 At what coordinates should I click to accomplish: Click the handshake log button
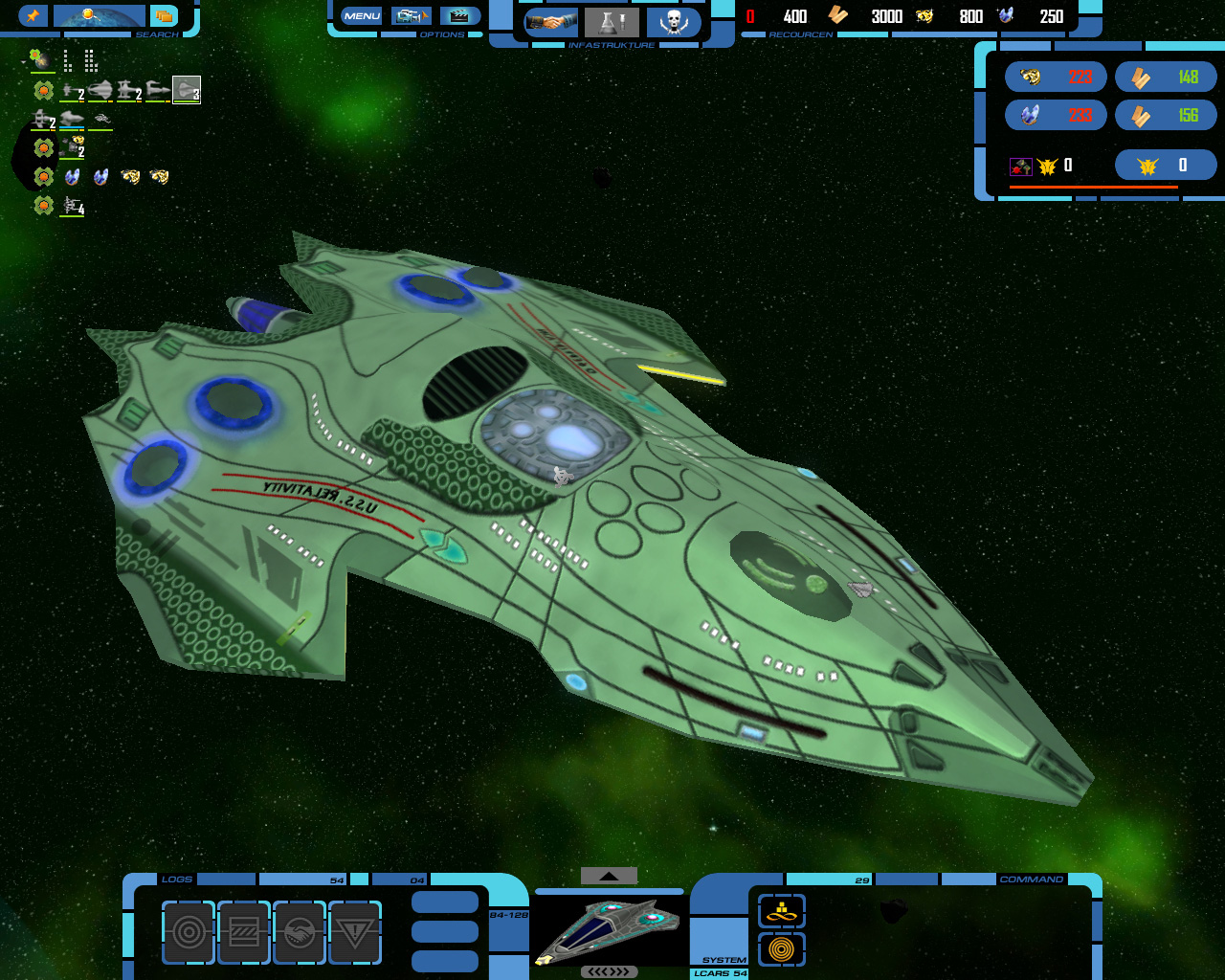pos(300,932)
